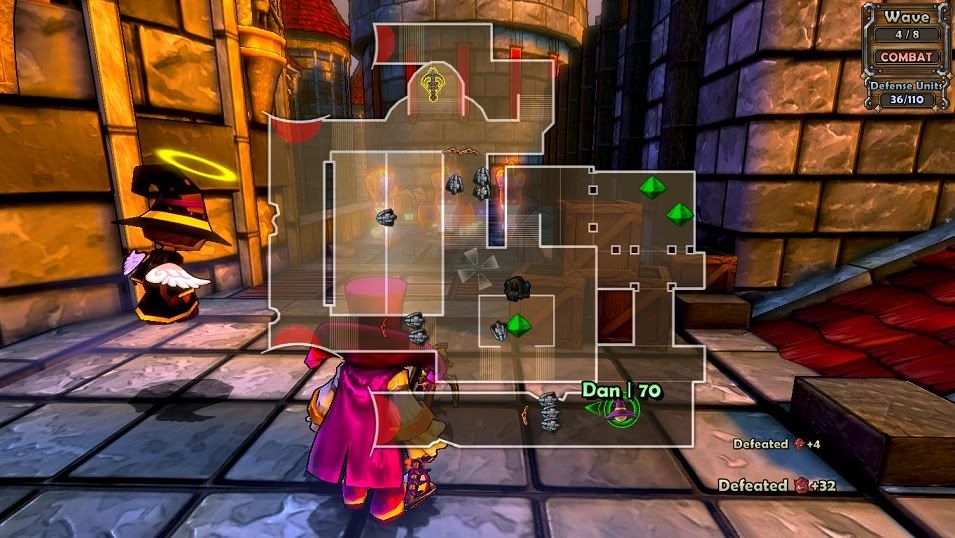
Task: Click Dan's player marker on the map
Action: [620, 408]
